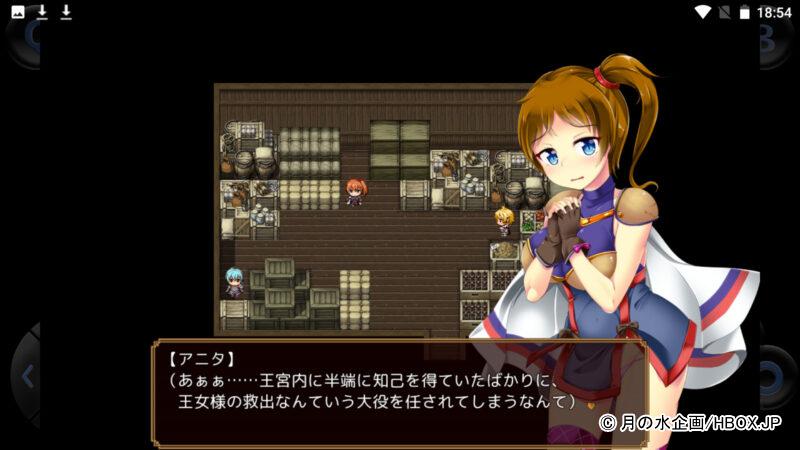Tap the round blue action button
This screenshot has width=800, height=450.
(x=776, y=379)
